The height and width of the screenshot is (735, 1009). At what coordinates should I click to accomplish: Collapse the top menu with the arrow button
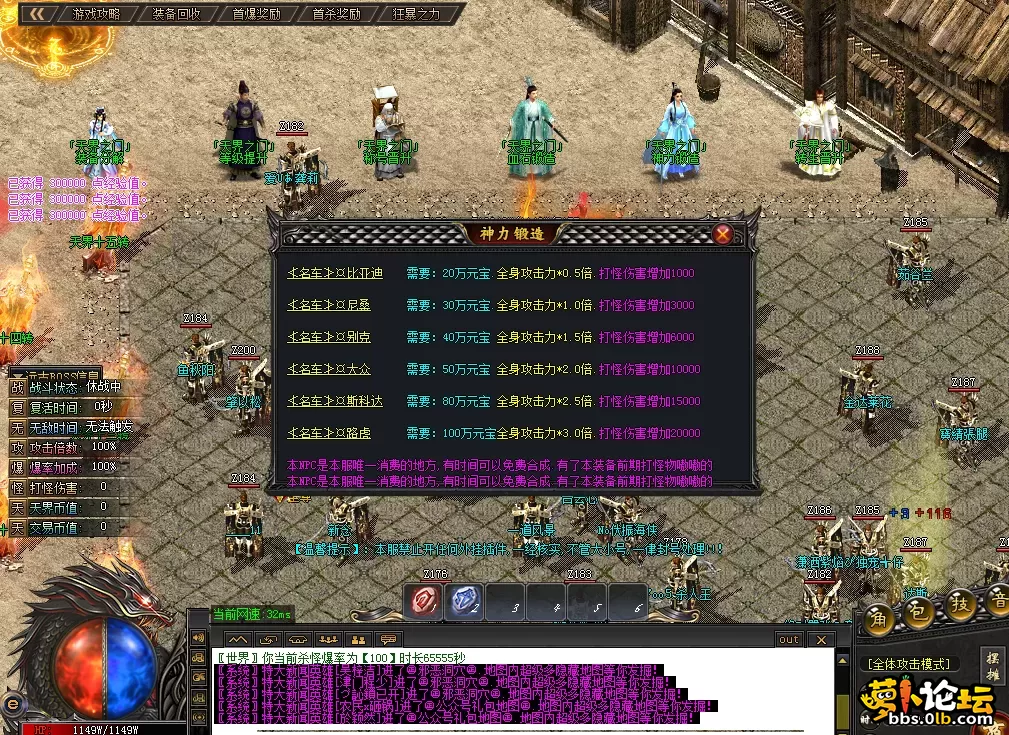coord(37,14)
